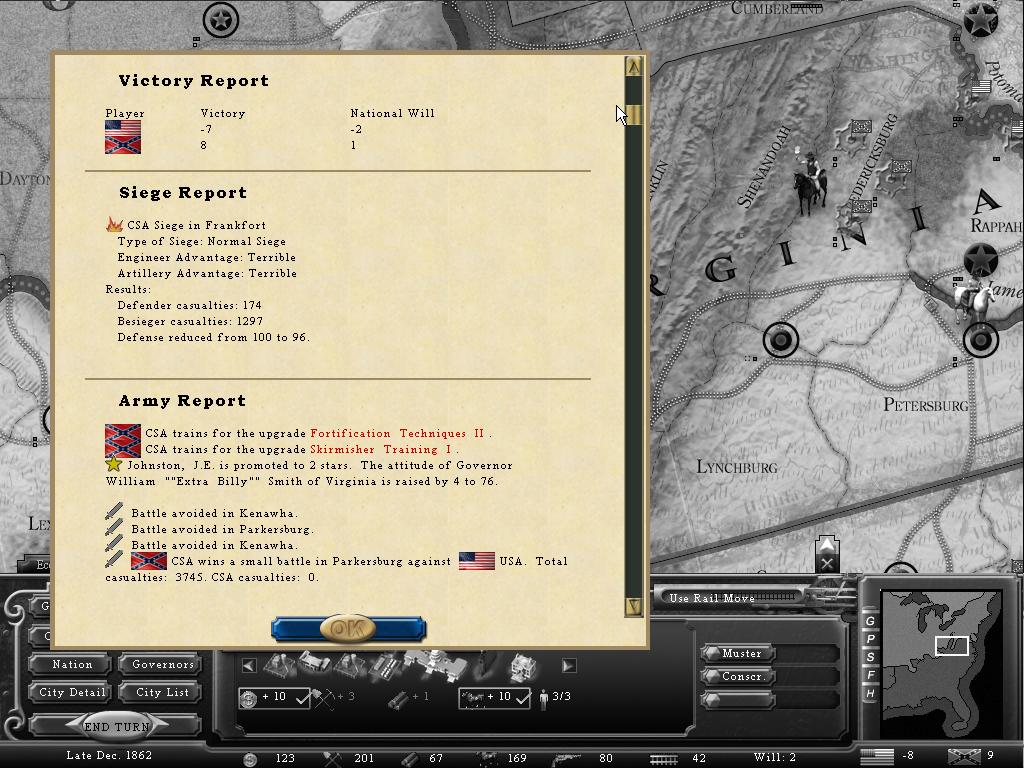Open the City List

[163, 692]
